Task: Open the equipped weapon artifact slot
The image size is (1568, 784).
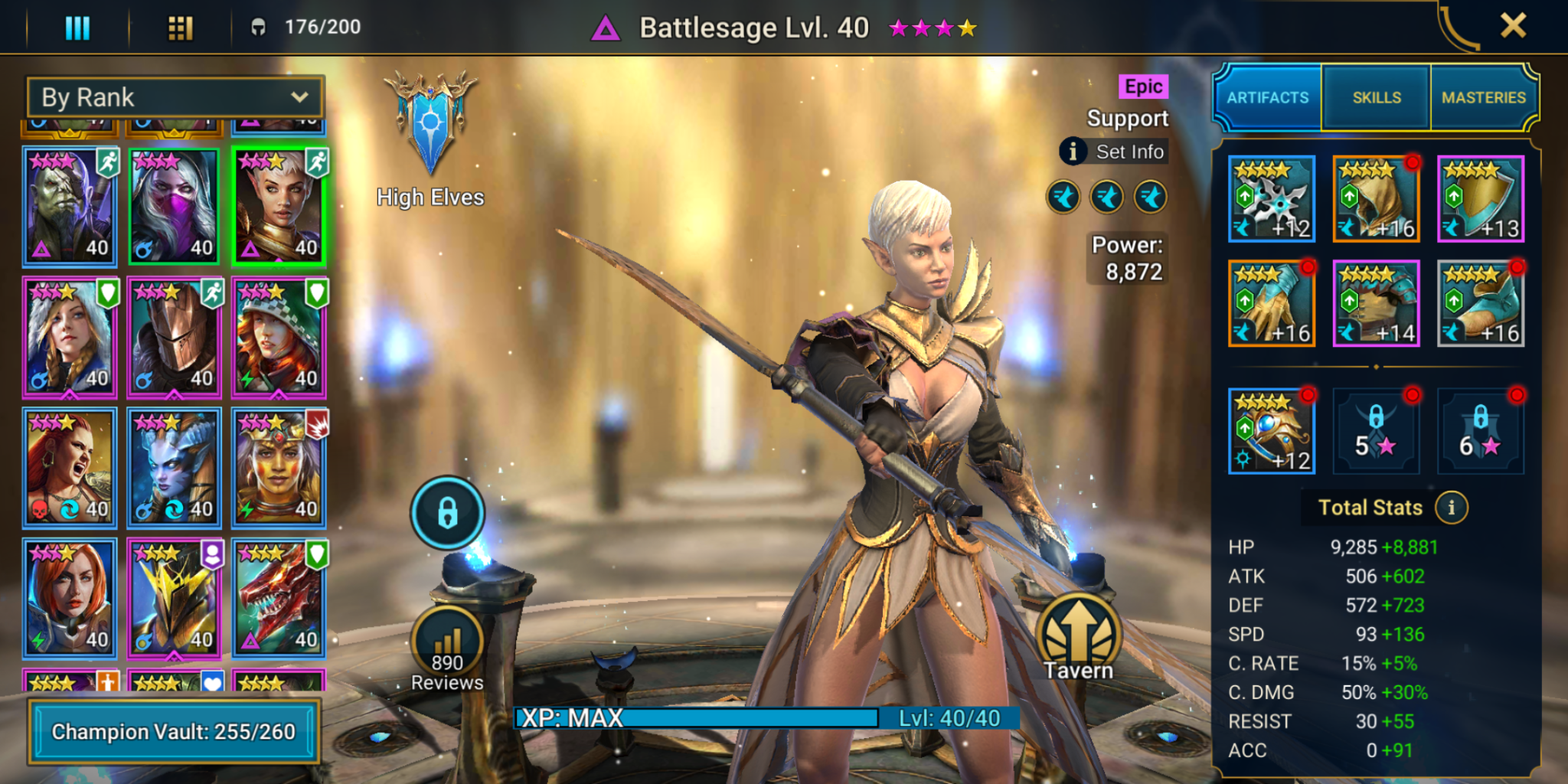Action: tap(1271, 199)
